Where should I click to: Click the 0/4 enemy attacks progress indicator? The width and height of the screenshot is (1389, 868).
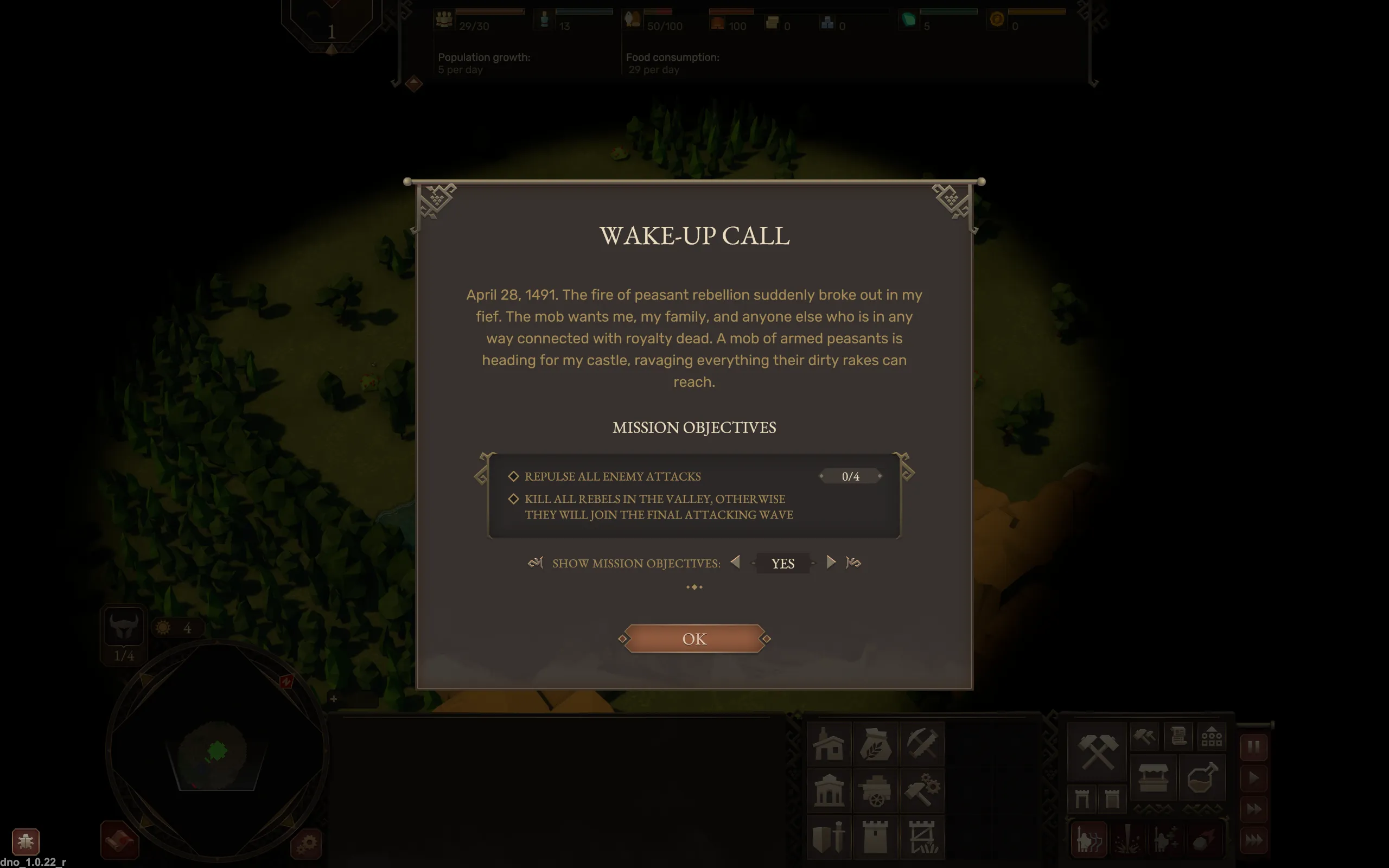851,475
